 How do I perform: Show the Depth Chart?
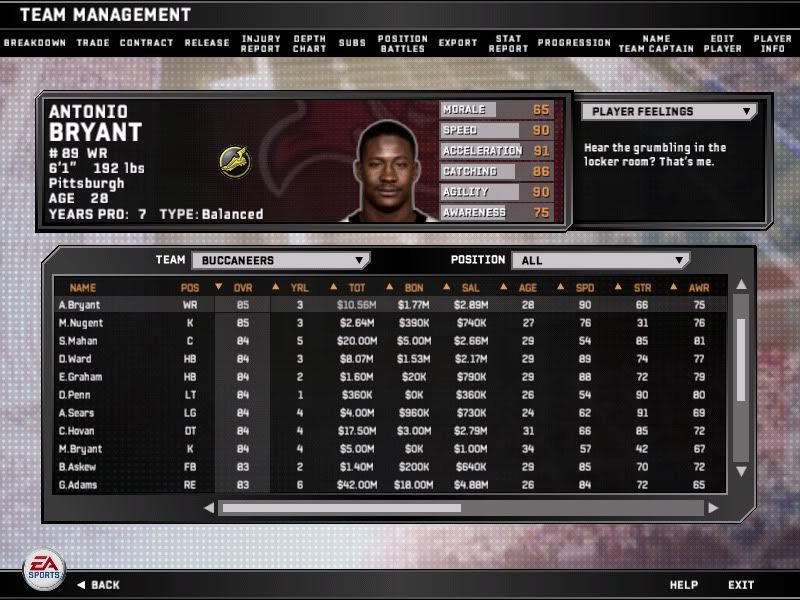(309, 43)
